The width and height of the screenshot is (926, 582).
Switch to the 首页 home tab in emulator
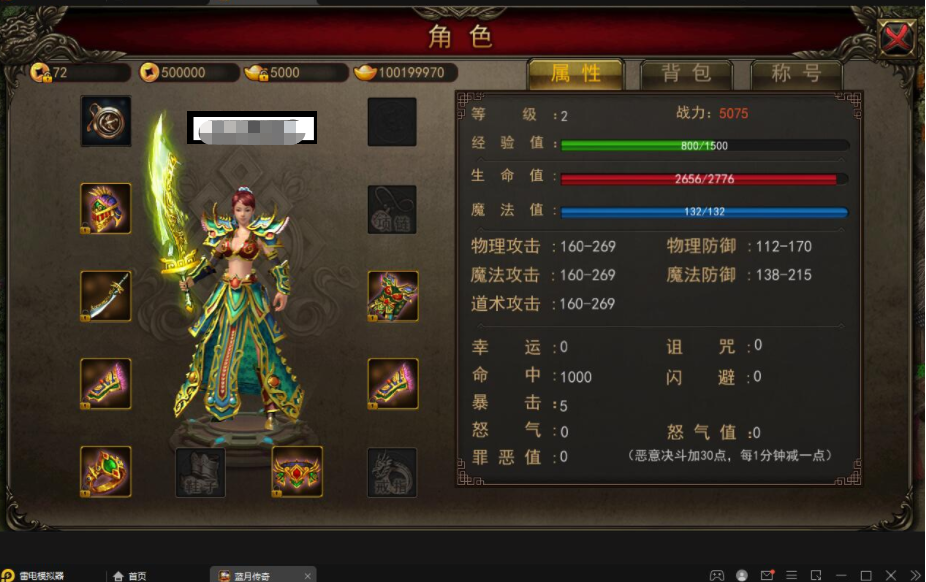coord(130,575)
